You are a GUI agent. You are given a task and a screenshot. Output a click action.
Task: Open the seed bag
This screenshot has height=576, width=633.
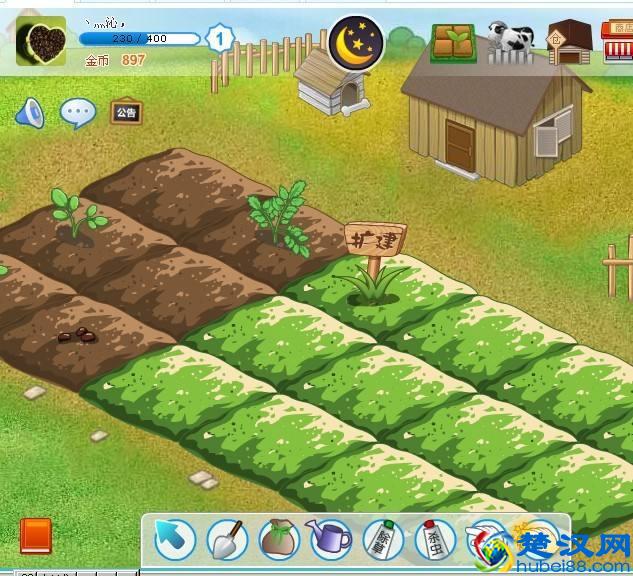click(x=279, y=540)
